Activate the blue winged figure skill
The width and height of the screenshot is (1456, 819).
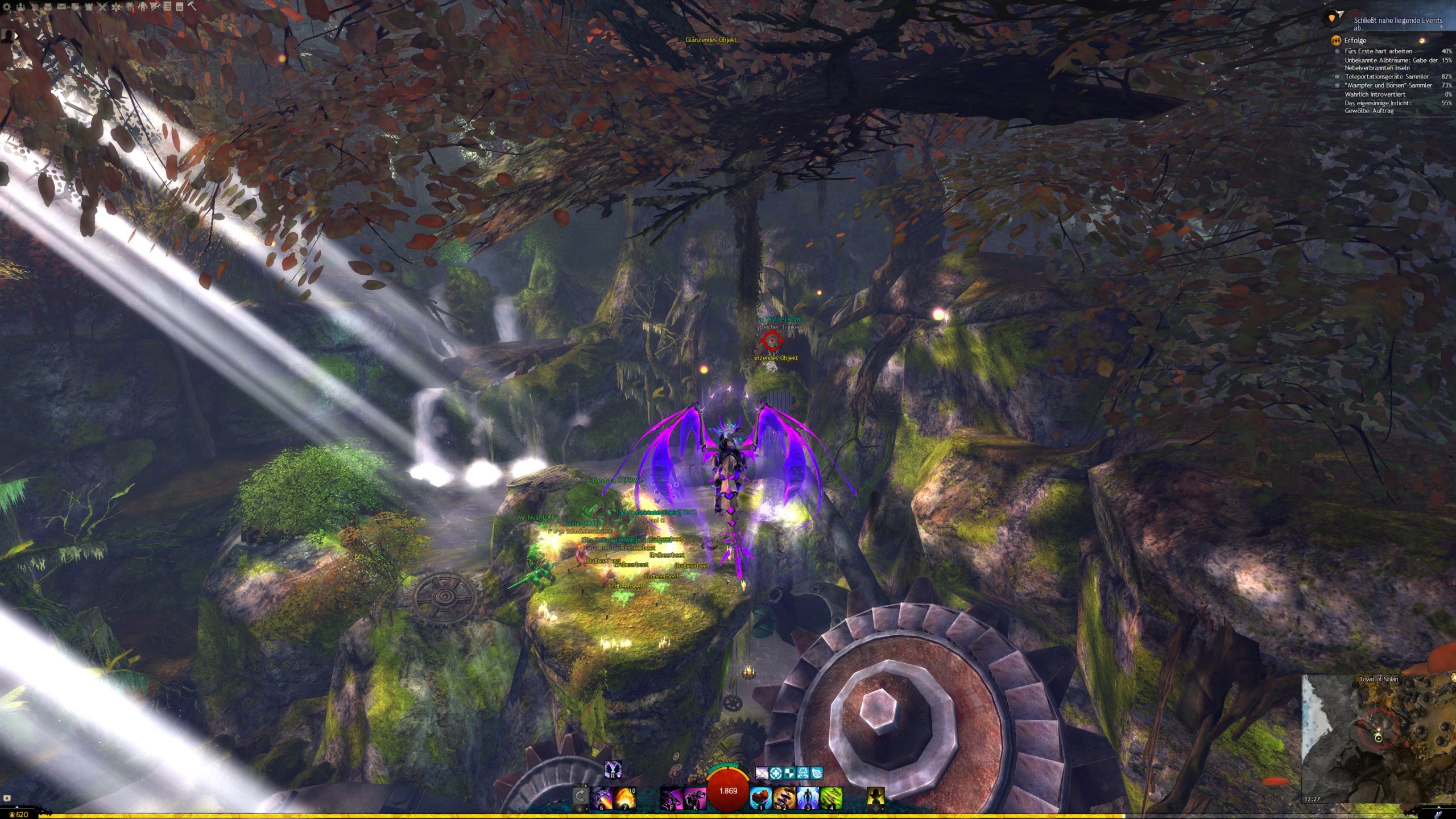(808, 797)
